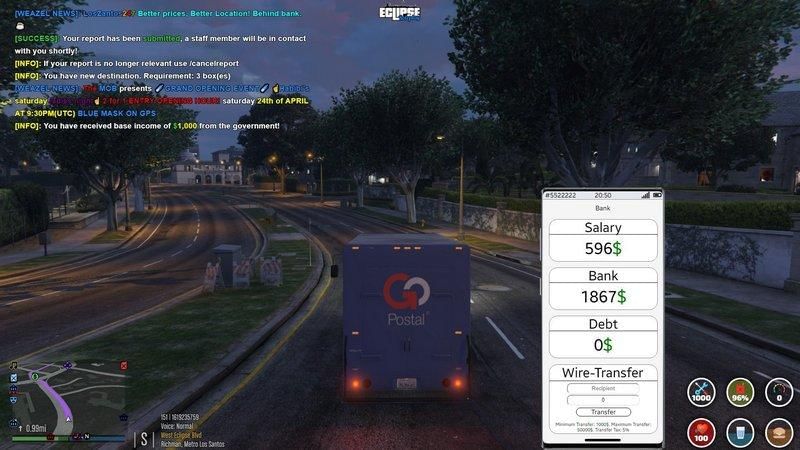Screen dimensions: 800x450
Task: Click the red heart health icon
Action: [x=702, y=432]
